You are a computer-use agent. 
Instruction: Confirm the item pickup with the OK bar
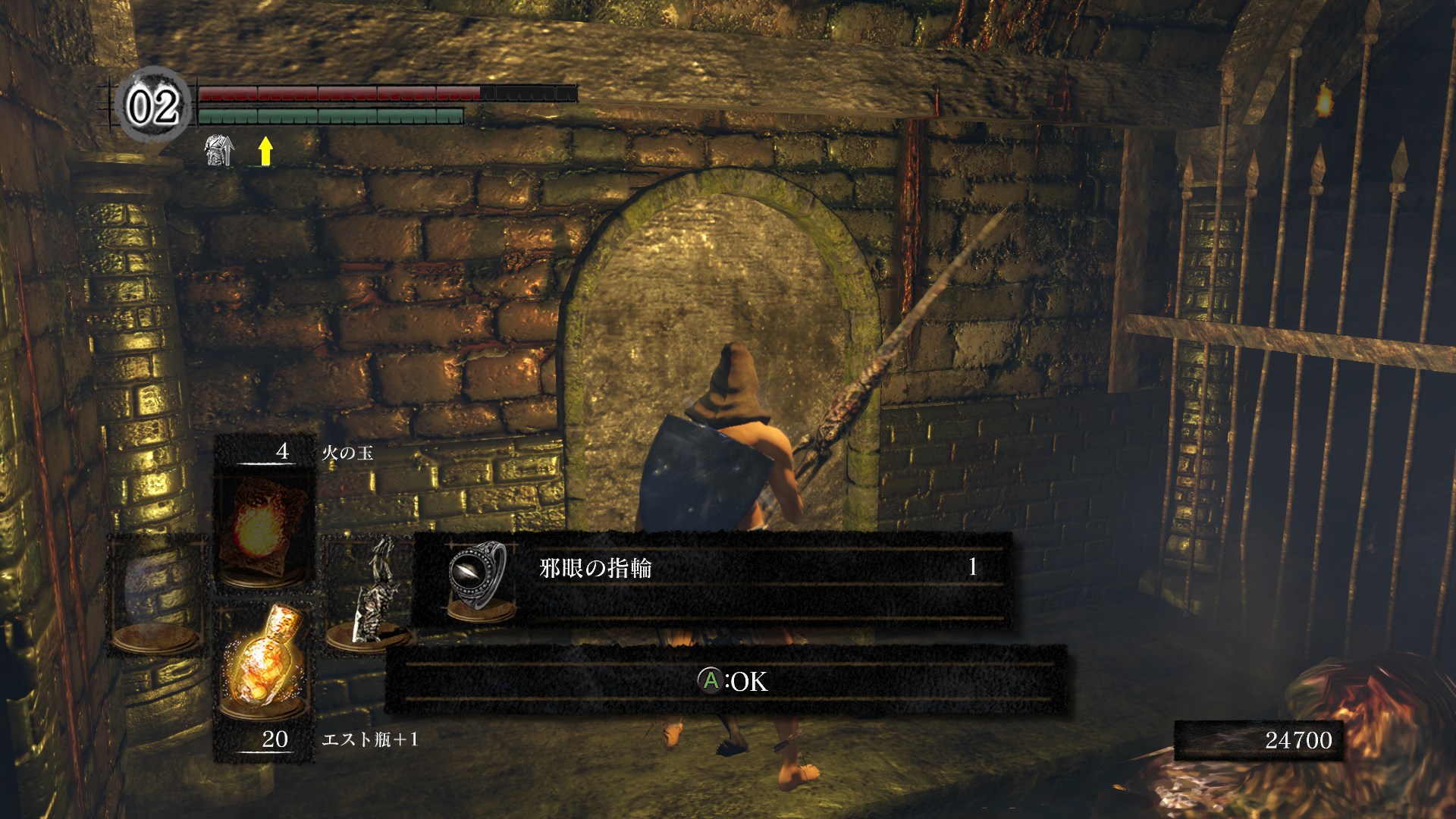(x=726, y=680)
